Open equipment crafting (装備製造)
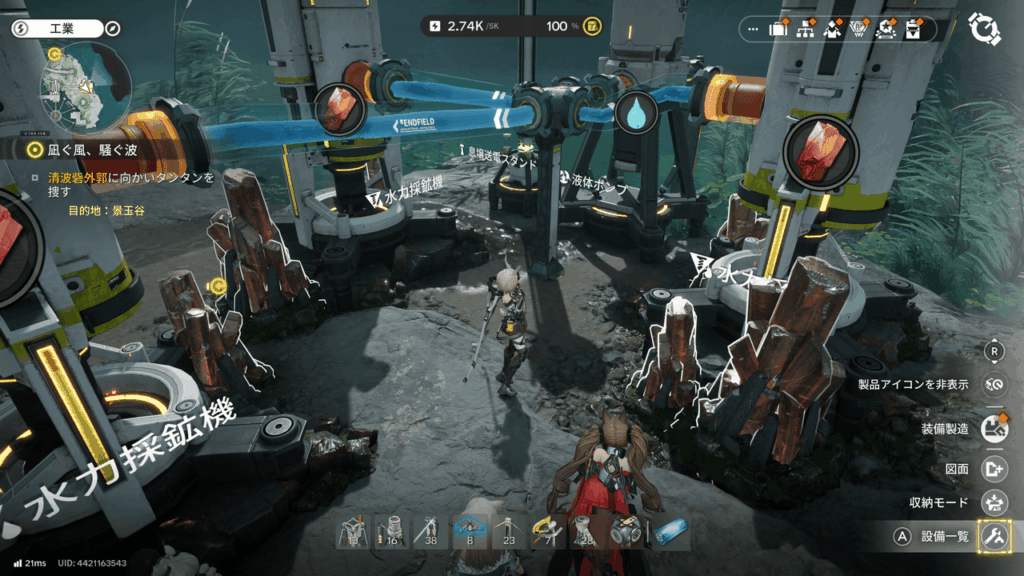1024x576 pixels. click(x=994, y=429)
